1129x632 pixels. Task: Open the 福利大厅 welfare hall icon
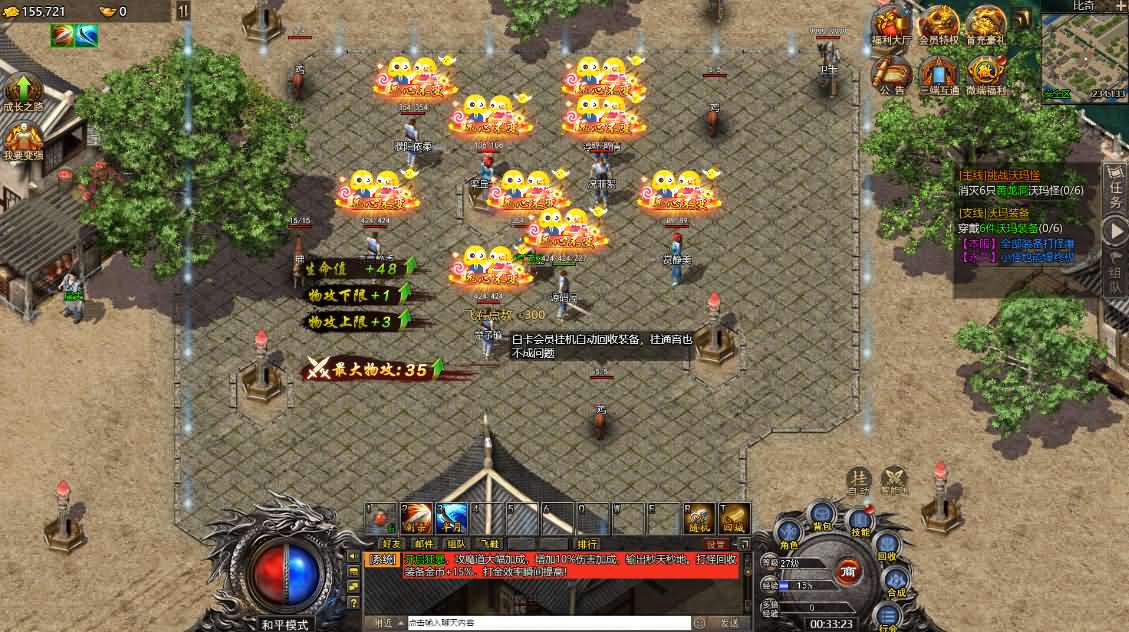point(891,25)
